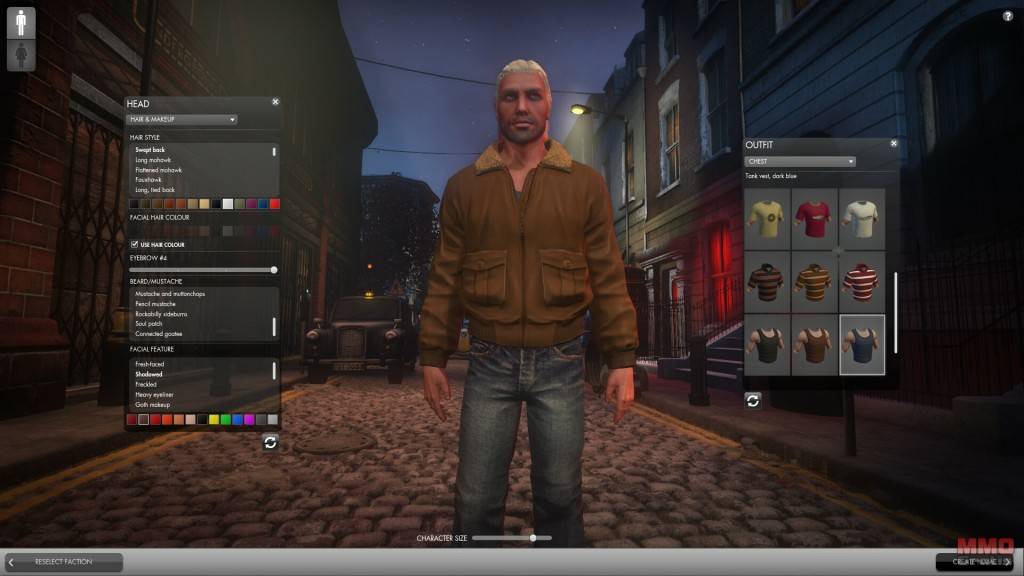Screen dimensions: 1024x576
Task: Switch to the female body type icon
Action: (20, 55)
